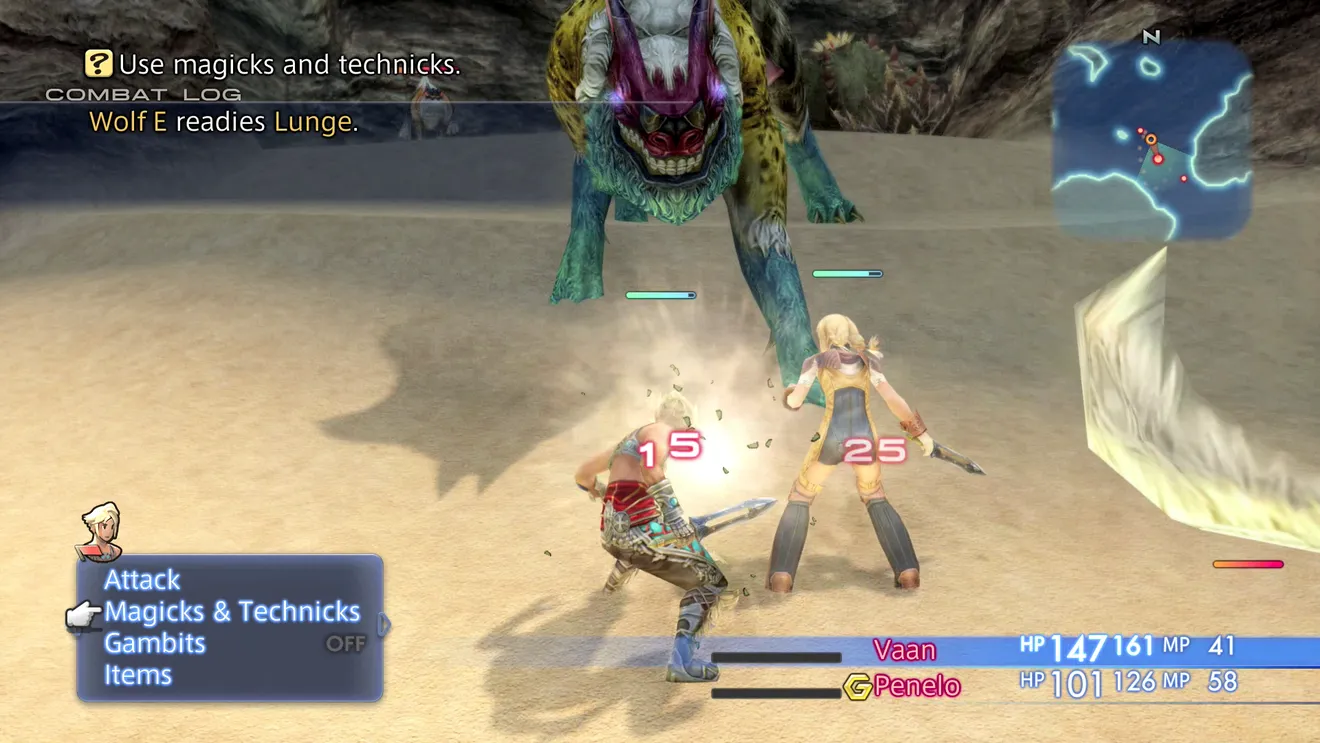Image resolution: width=1320 pixels, height=743 pixels.
Task: Select Penelo in the party list
Action: click(x=916, y=686)
